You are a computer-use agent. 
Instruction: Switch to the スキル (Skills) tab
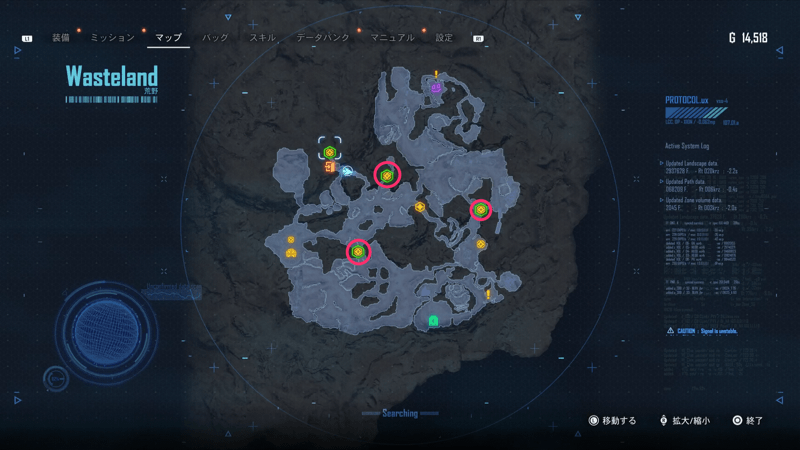click(262, 38)
